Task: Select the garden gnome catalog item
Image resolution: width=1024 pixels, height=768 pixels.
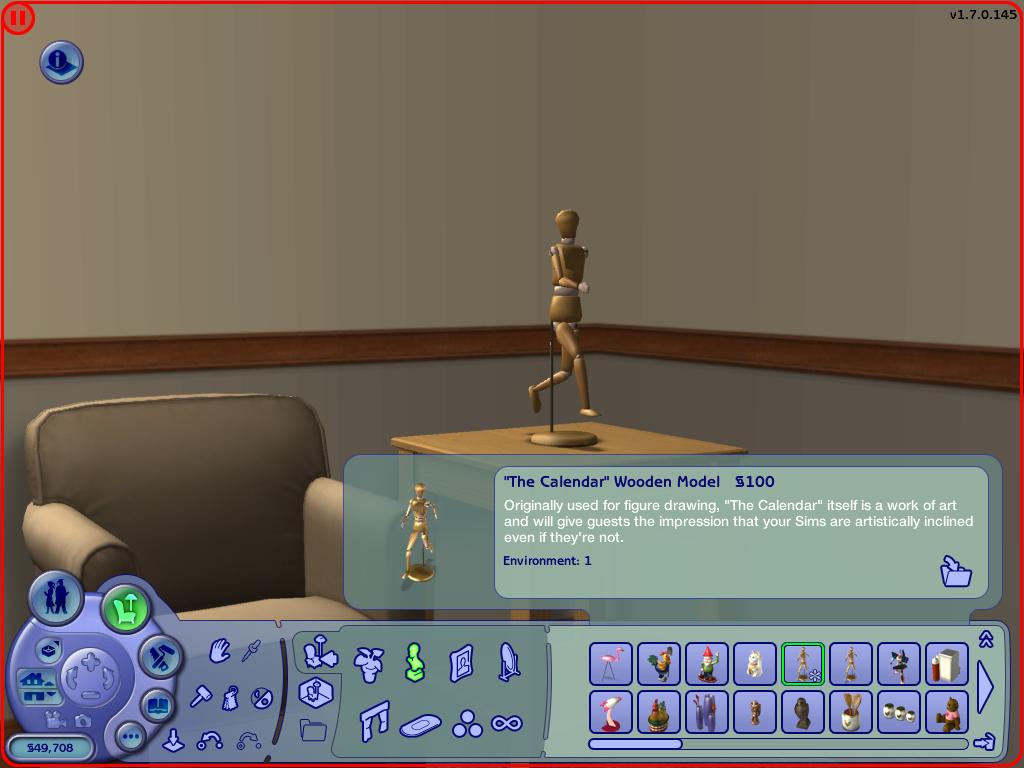Action: [x=706, y=664]
